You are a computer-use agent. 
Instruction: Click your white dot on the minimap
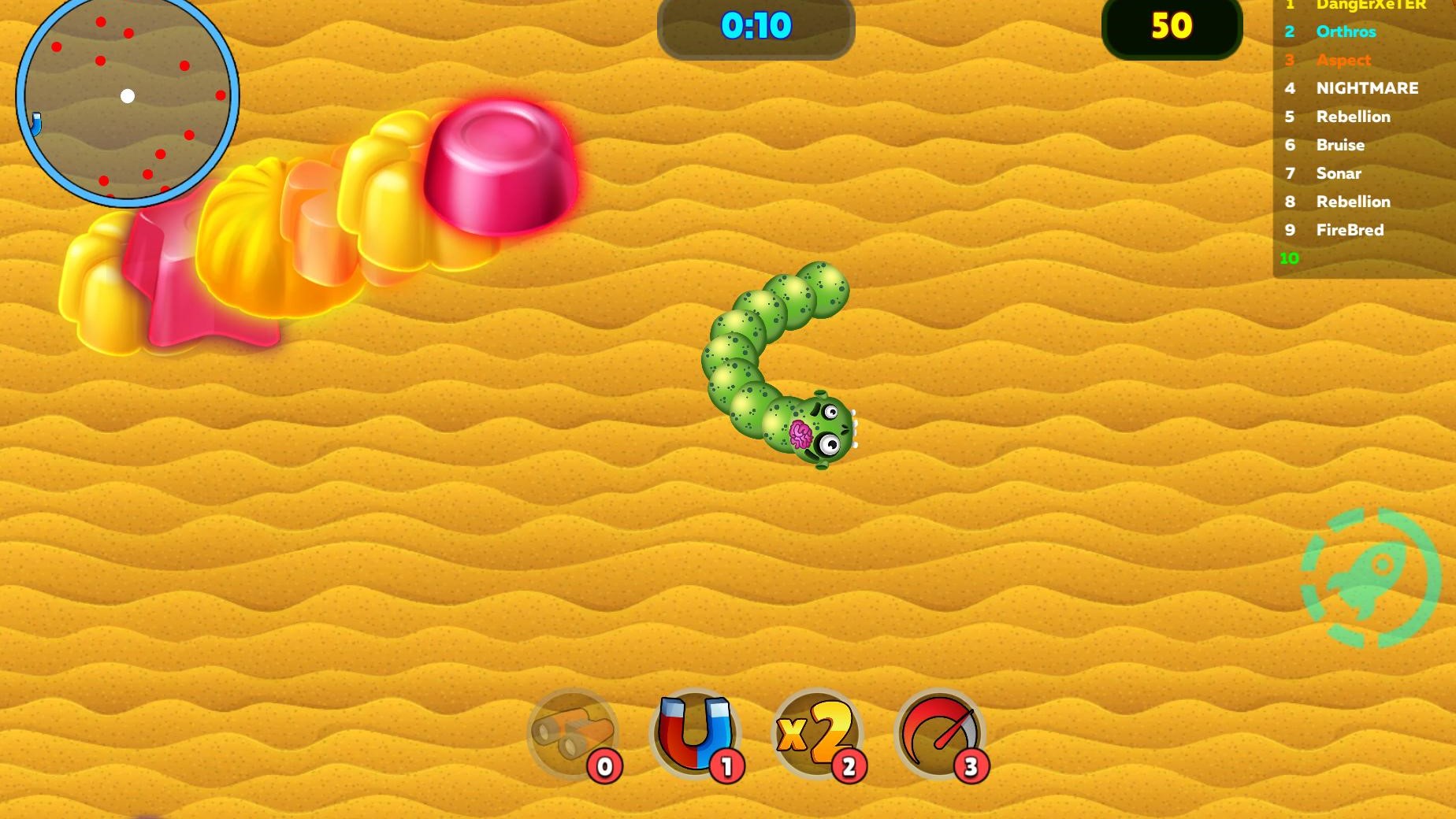(x=128, y=96)
